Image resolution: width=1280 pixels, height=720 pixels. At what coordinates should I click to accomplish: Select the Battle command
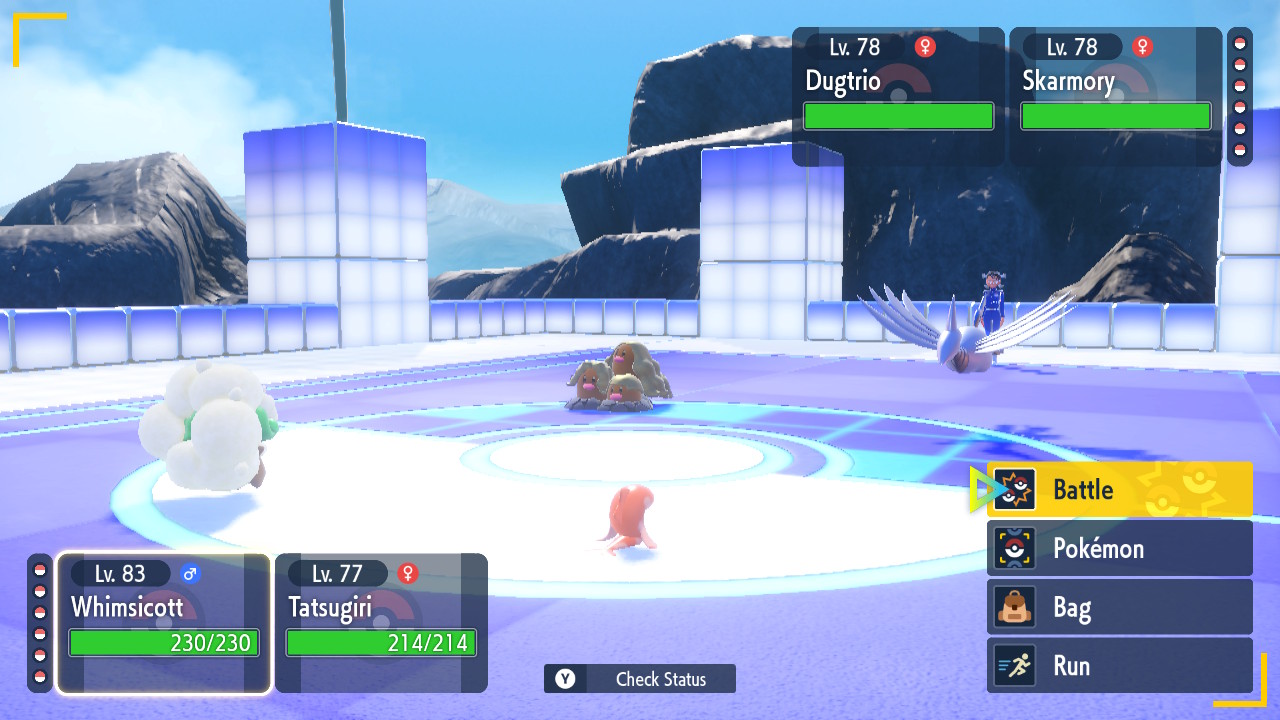pyautogui.click(x=1119, y=490)
